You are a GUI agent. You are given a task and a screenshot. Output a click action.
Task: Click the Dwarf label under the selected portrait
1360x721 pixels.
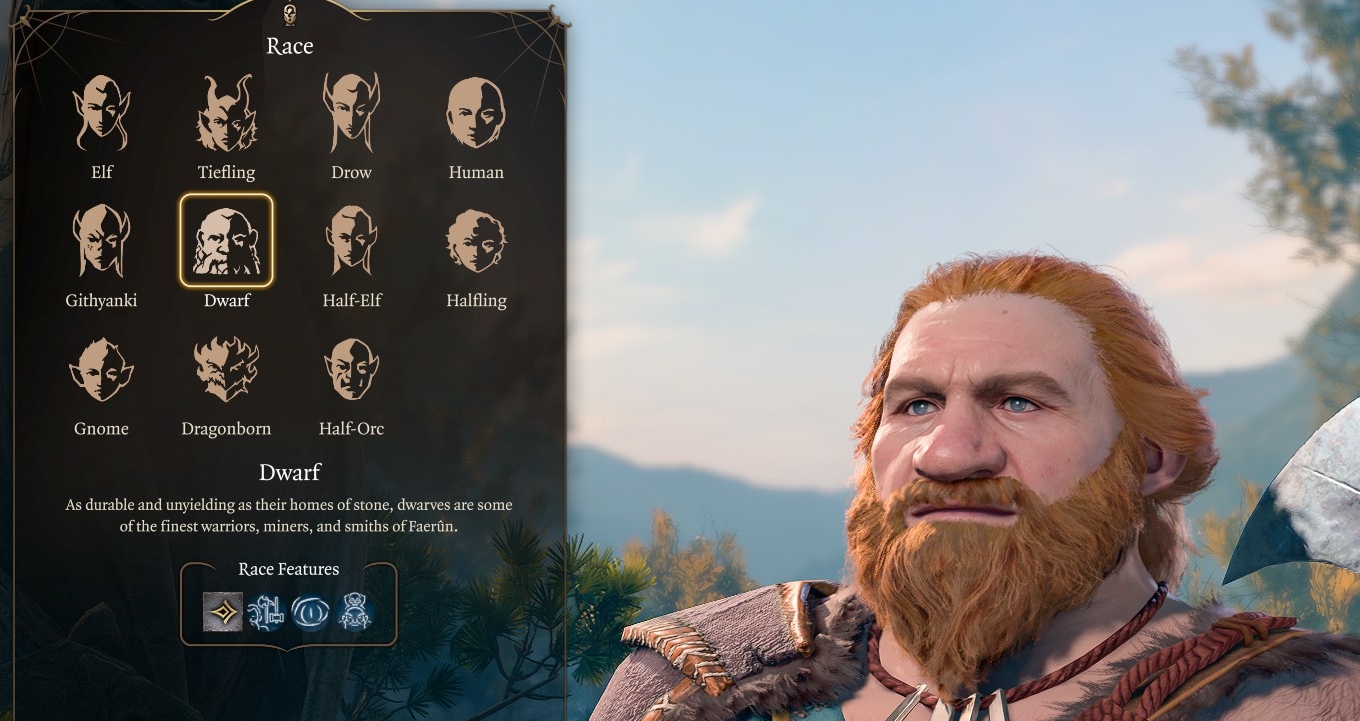point(226,299)
